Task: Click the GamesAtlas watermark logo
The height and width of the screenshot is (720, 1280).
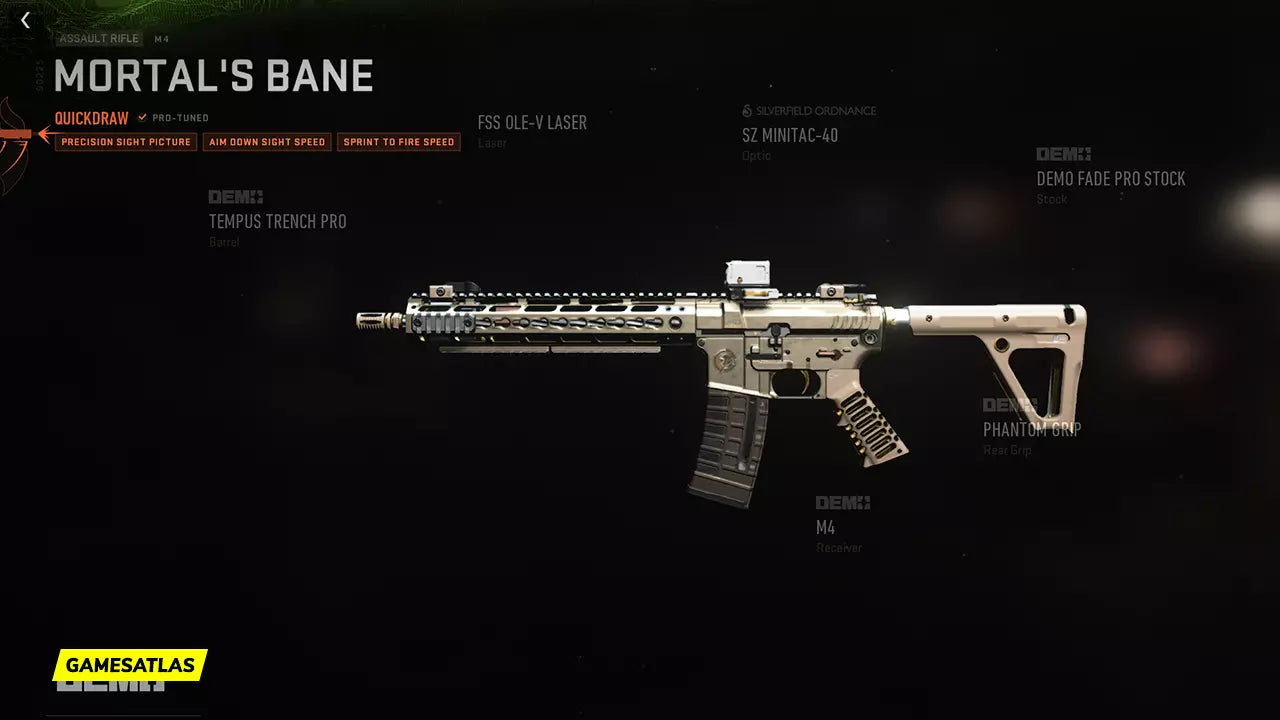Action: [130, 664]
